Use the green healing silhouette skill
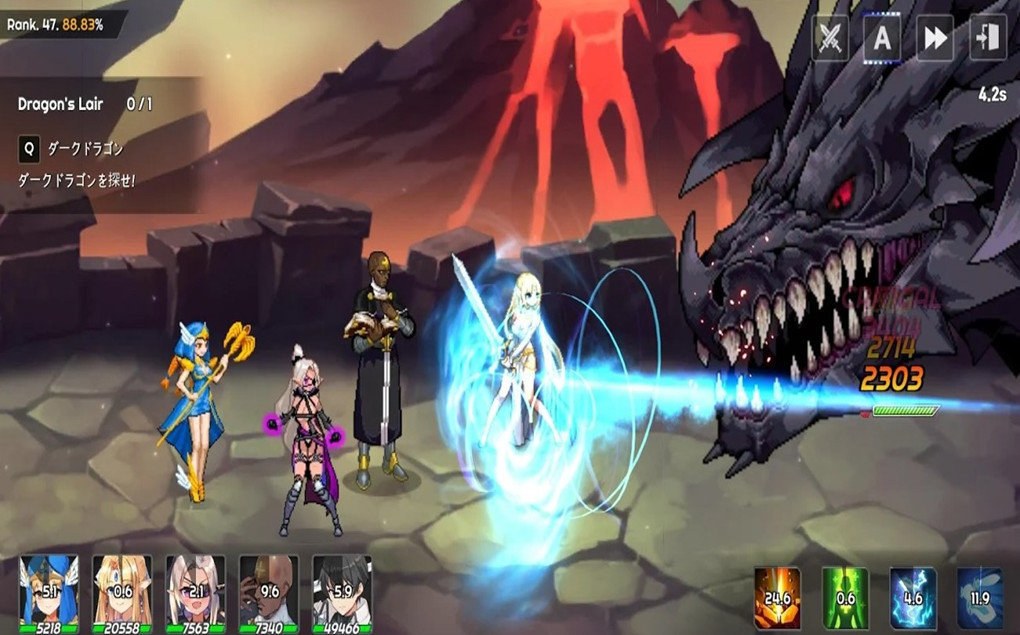Viewport: 1020px width, 635px height. [845, 598]
